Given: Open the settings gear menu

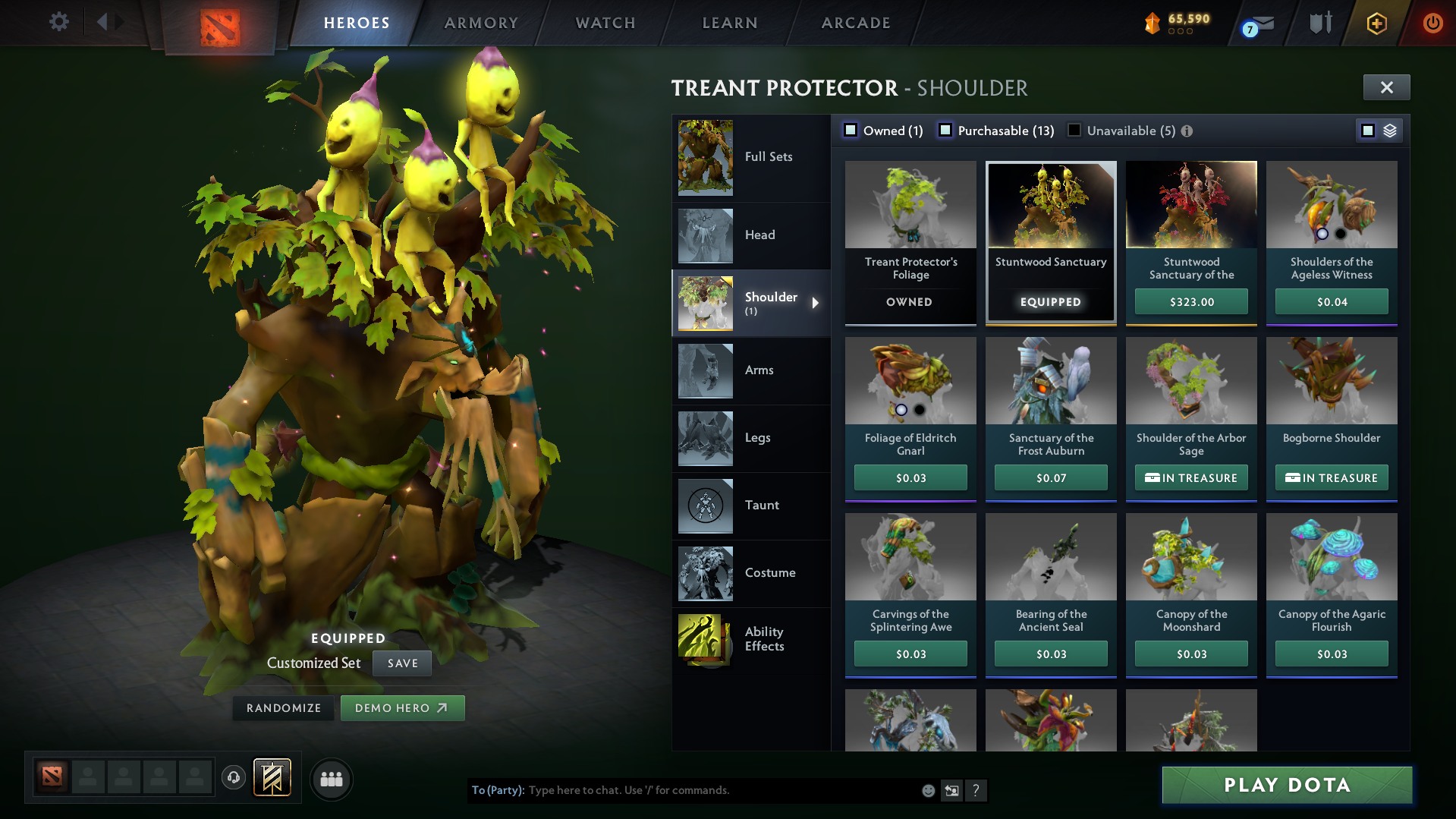Looking at the screenshot, I should point(59,22).
